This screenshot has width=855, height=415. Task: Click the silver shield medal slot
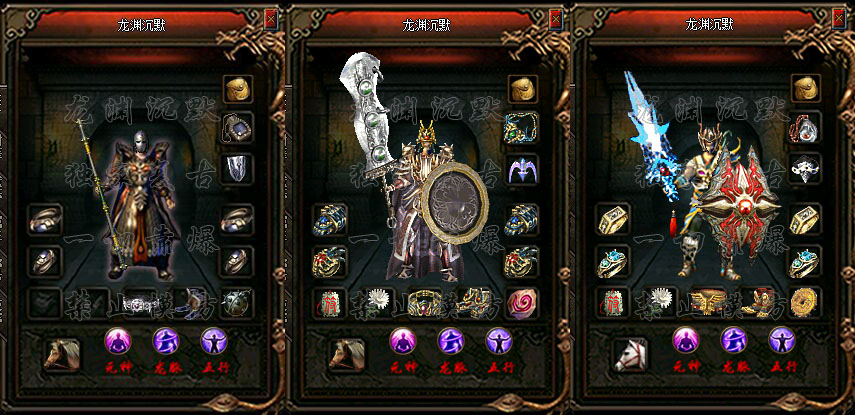tap(237, 168)
